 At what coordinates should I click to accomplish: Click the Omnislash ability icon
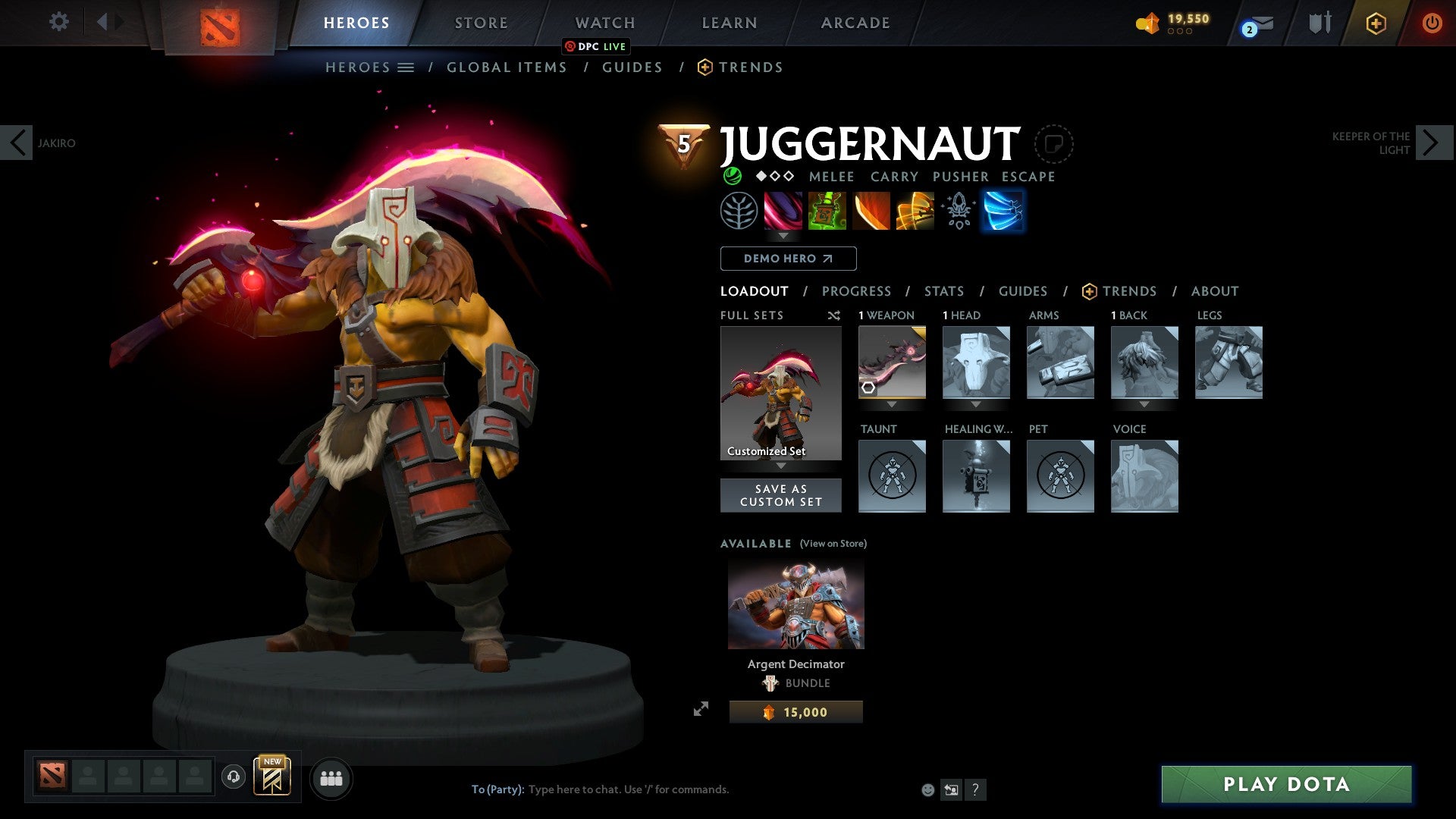click(914, 211)
